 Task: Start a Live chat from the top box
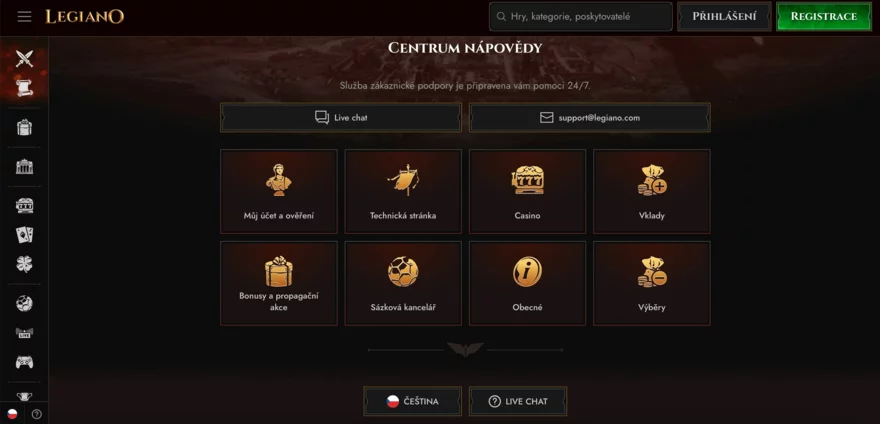(341, 118)
